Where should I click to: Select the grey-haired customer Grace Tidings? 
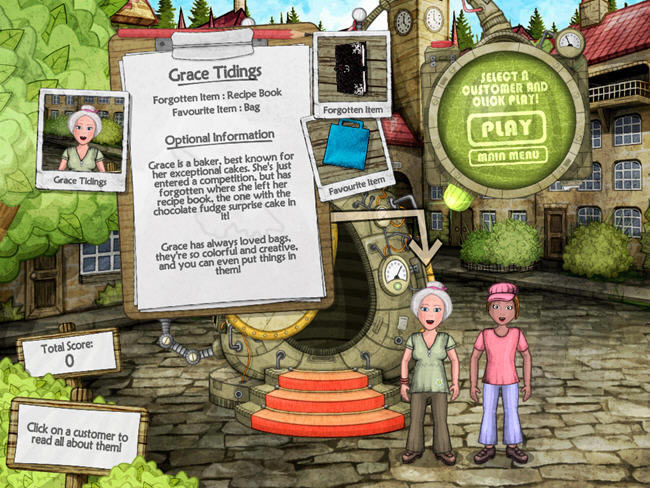[428, 370]
